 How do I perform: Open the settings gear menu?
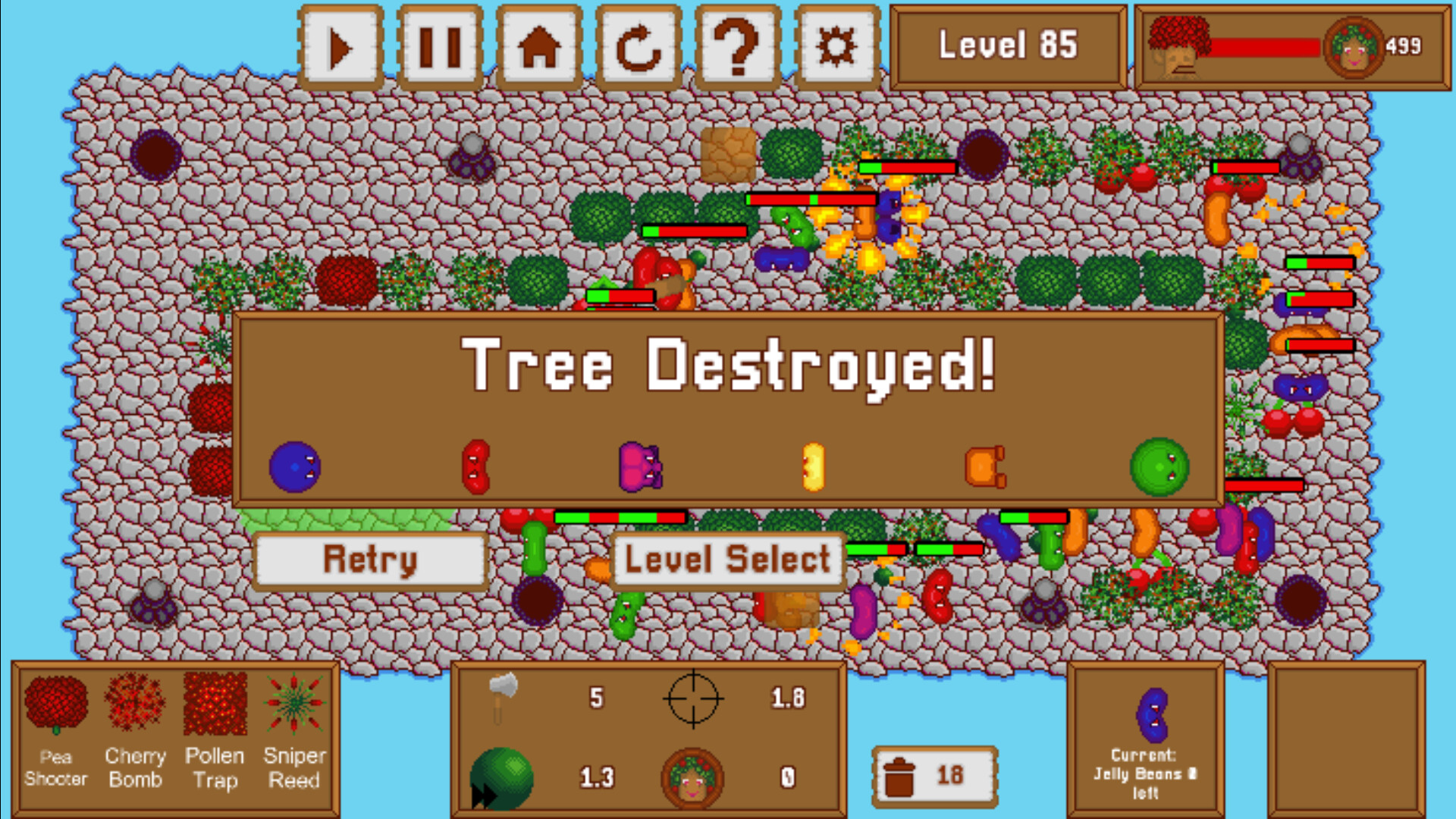click(834, 47)
